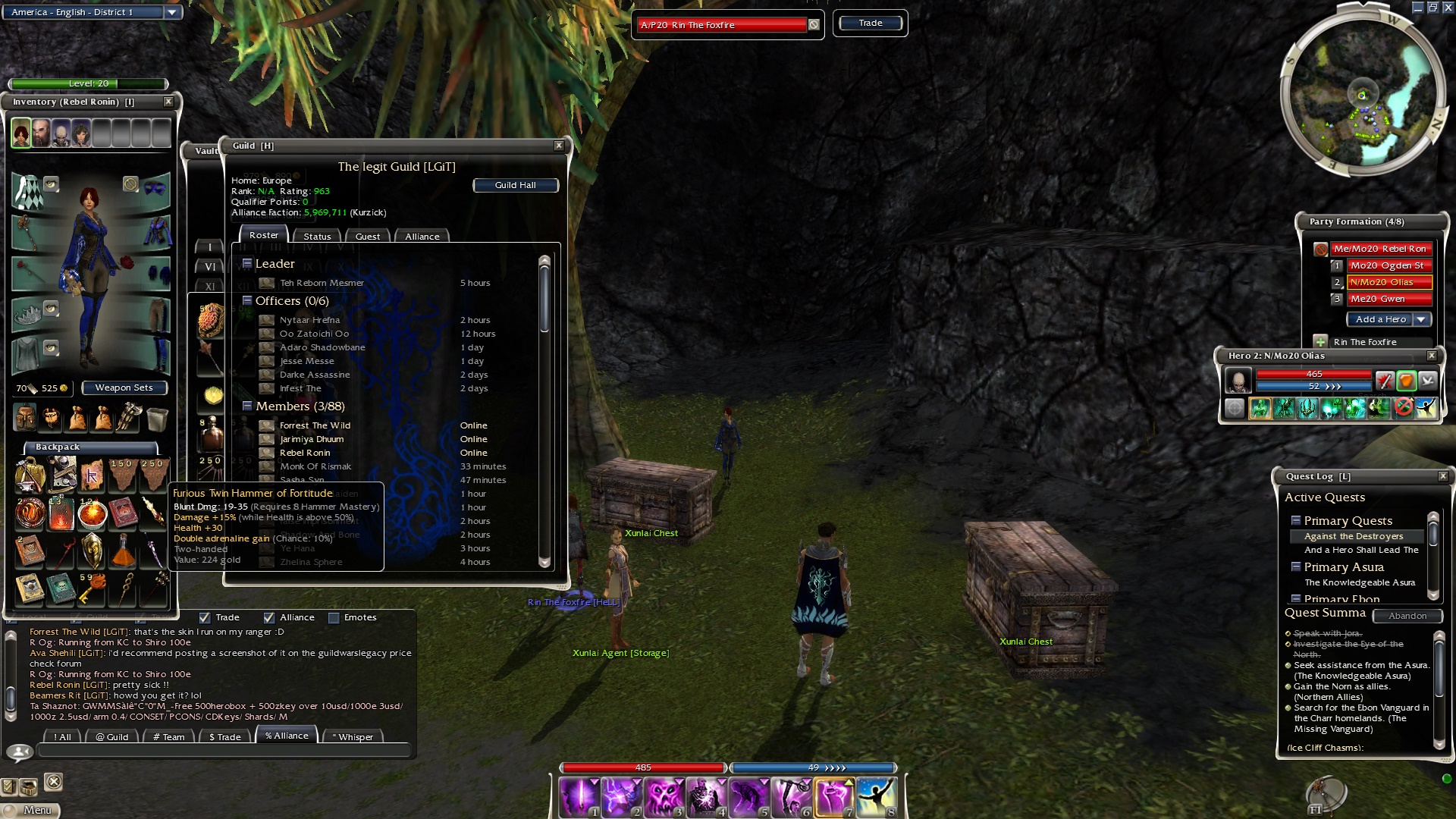Close the Quest Log window
Viewport: 1456px width, 819px height.
(x=1443, y=476)
